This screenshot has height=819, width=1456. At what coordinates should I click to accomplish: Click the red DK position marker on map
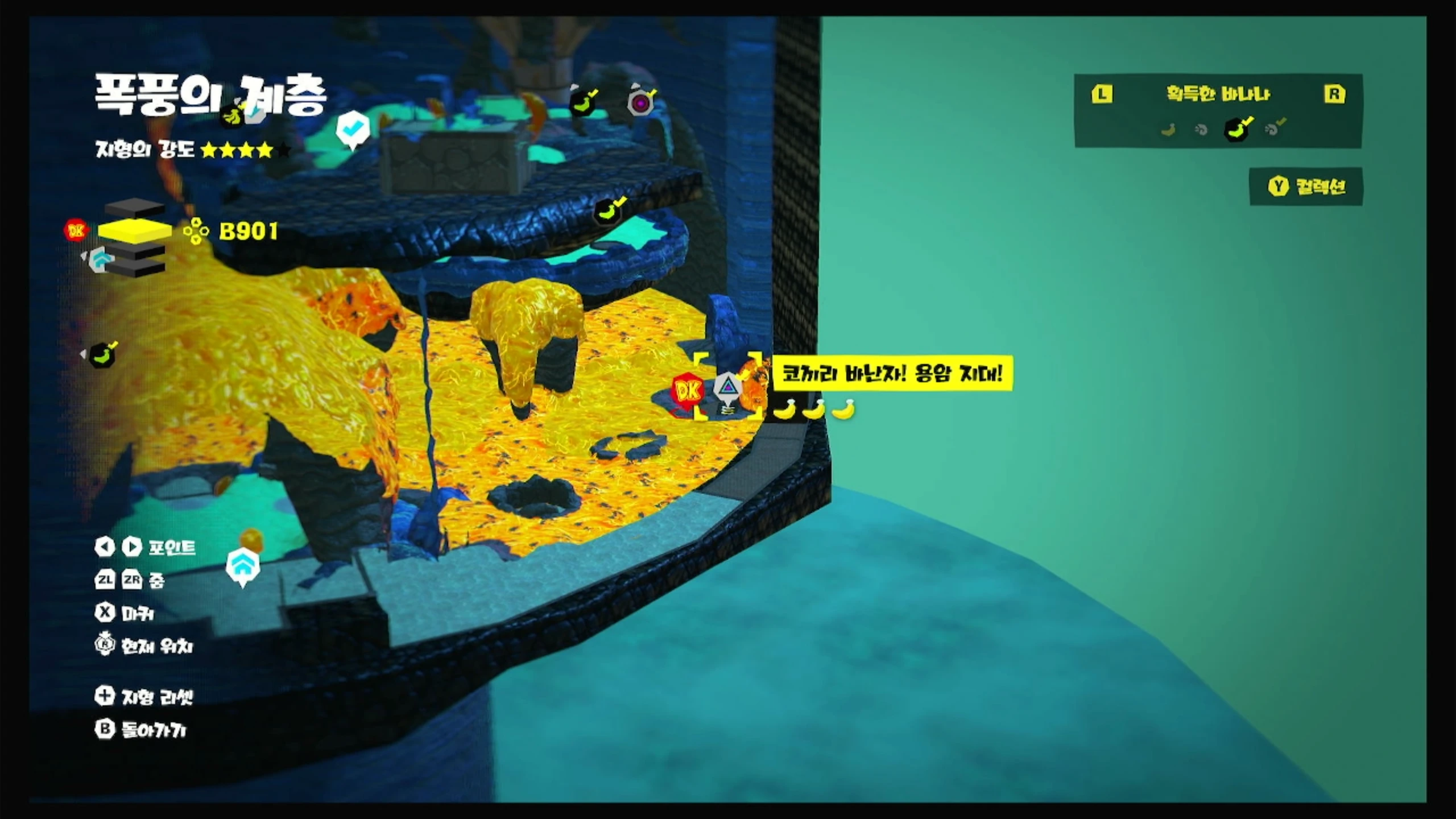687,391
